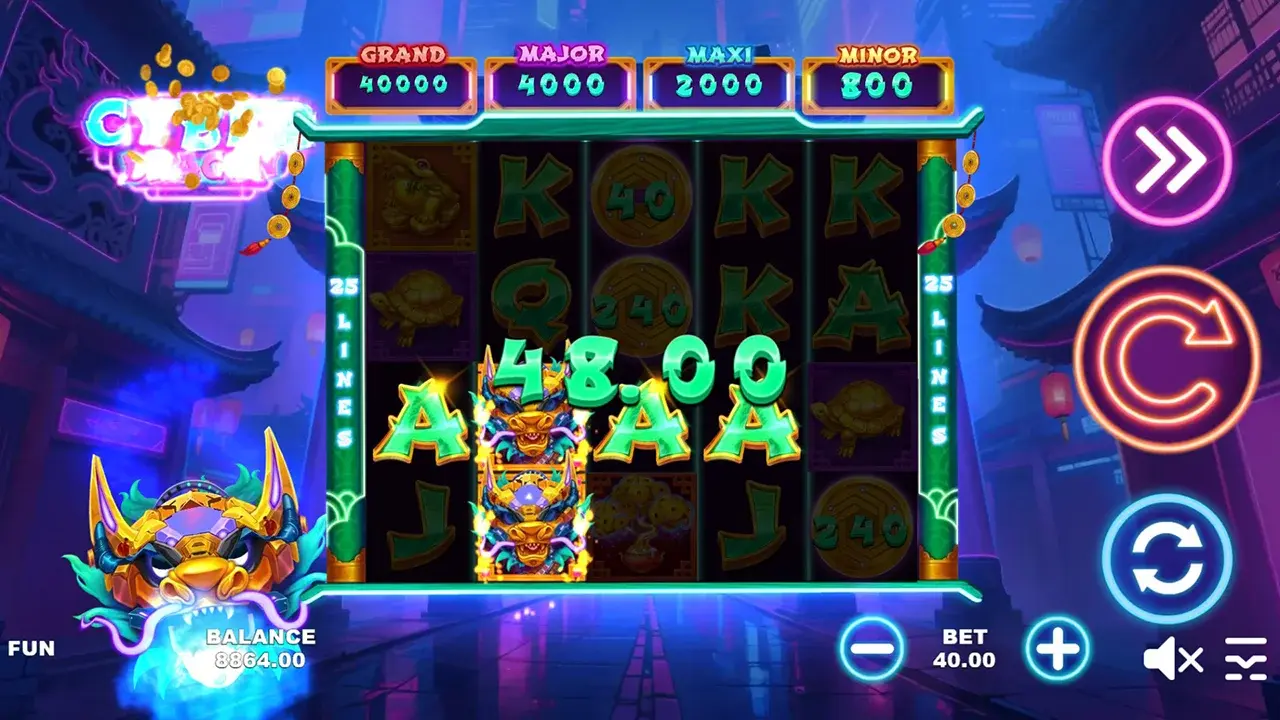The width and height of the screenshot is (1280, 720).
Task: Enable autoplay with the blue arrows button
Action: pyautogui.click(x=1166, y=558)
